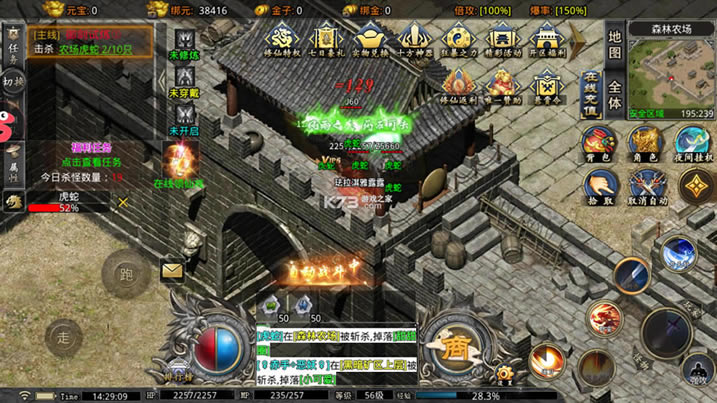
Task: Switch to the 全体 tab
Action: tap(615, 95)
